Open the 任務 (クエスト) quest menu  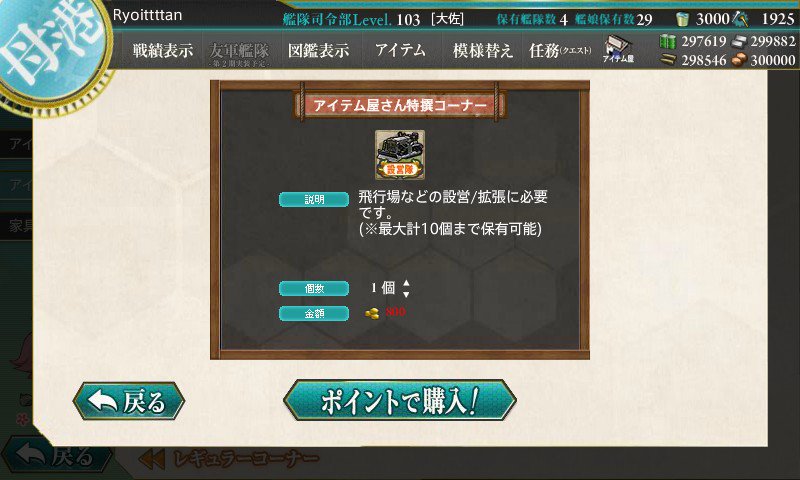coord(561,50)
